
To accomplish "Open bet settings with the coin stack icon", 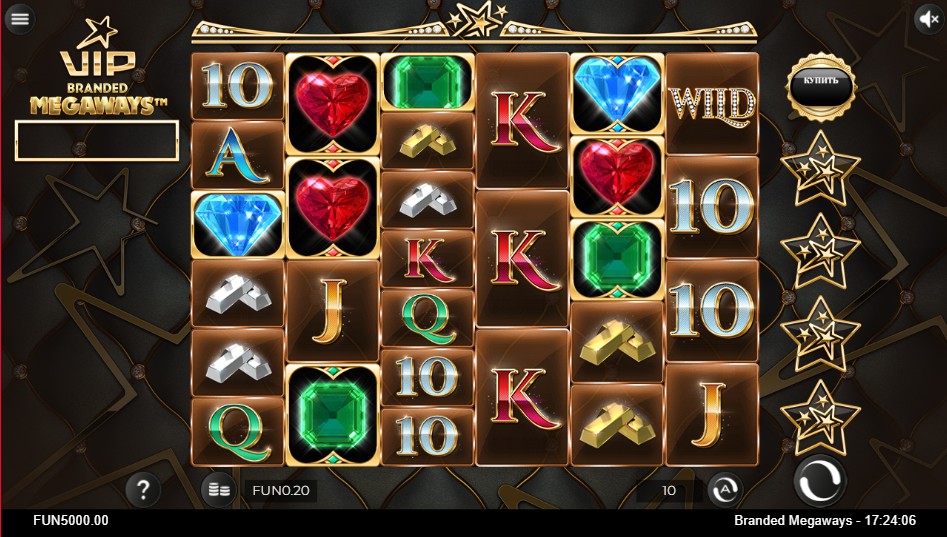I will pyautogui.click(x=217, y=490).
